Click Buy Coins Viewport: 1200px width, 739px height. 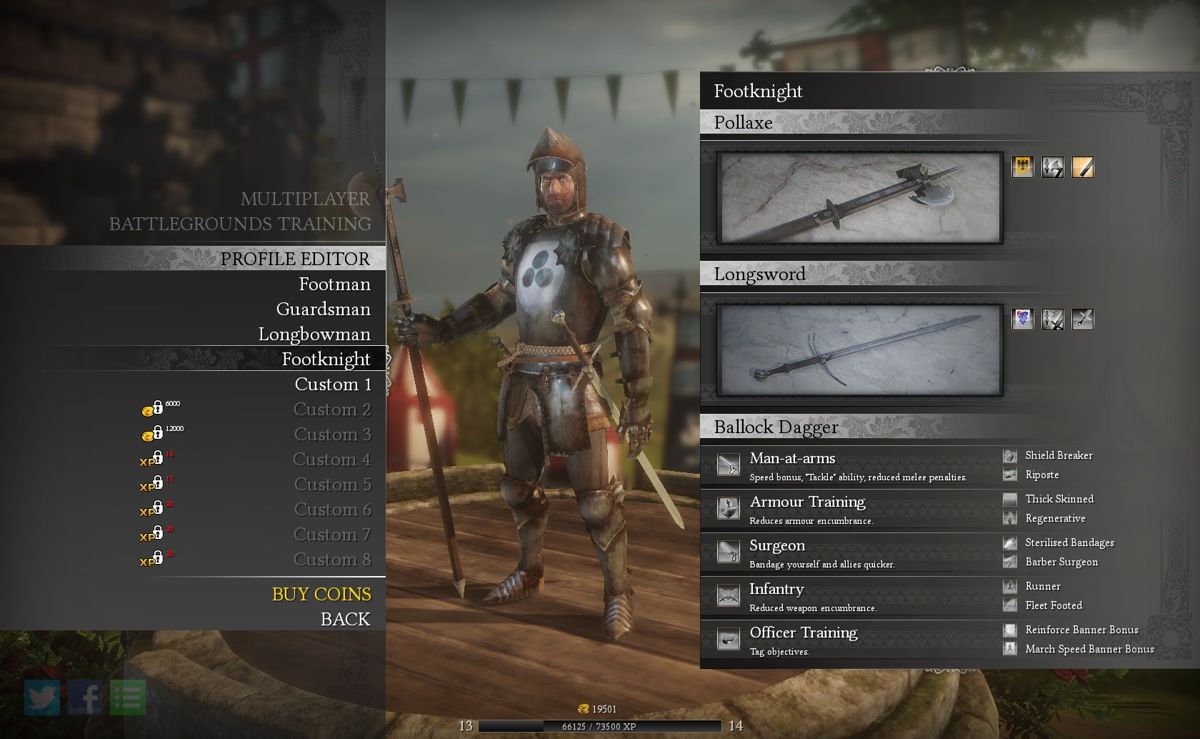point(321,594)
